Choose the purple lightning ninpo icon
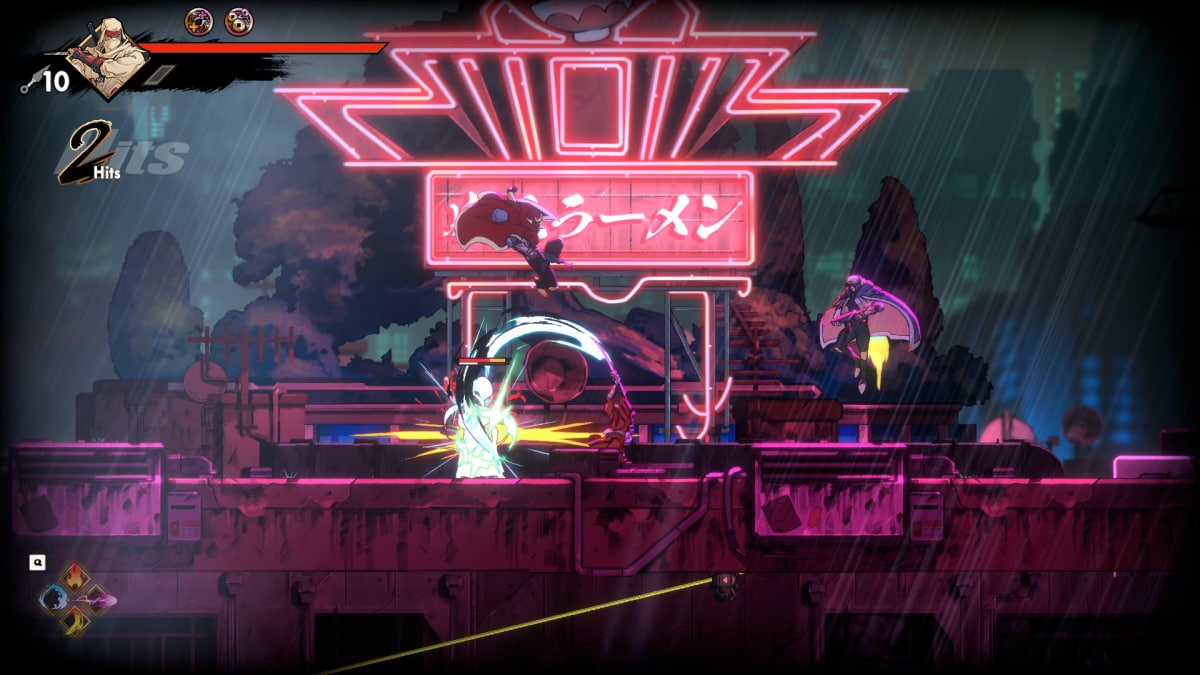The image size is (1200, 675). click(99, 600)
